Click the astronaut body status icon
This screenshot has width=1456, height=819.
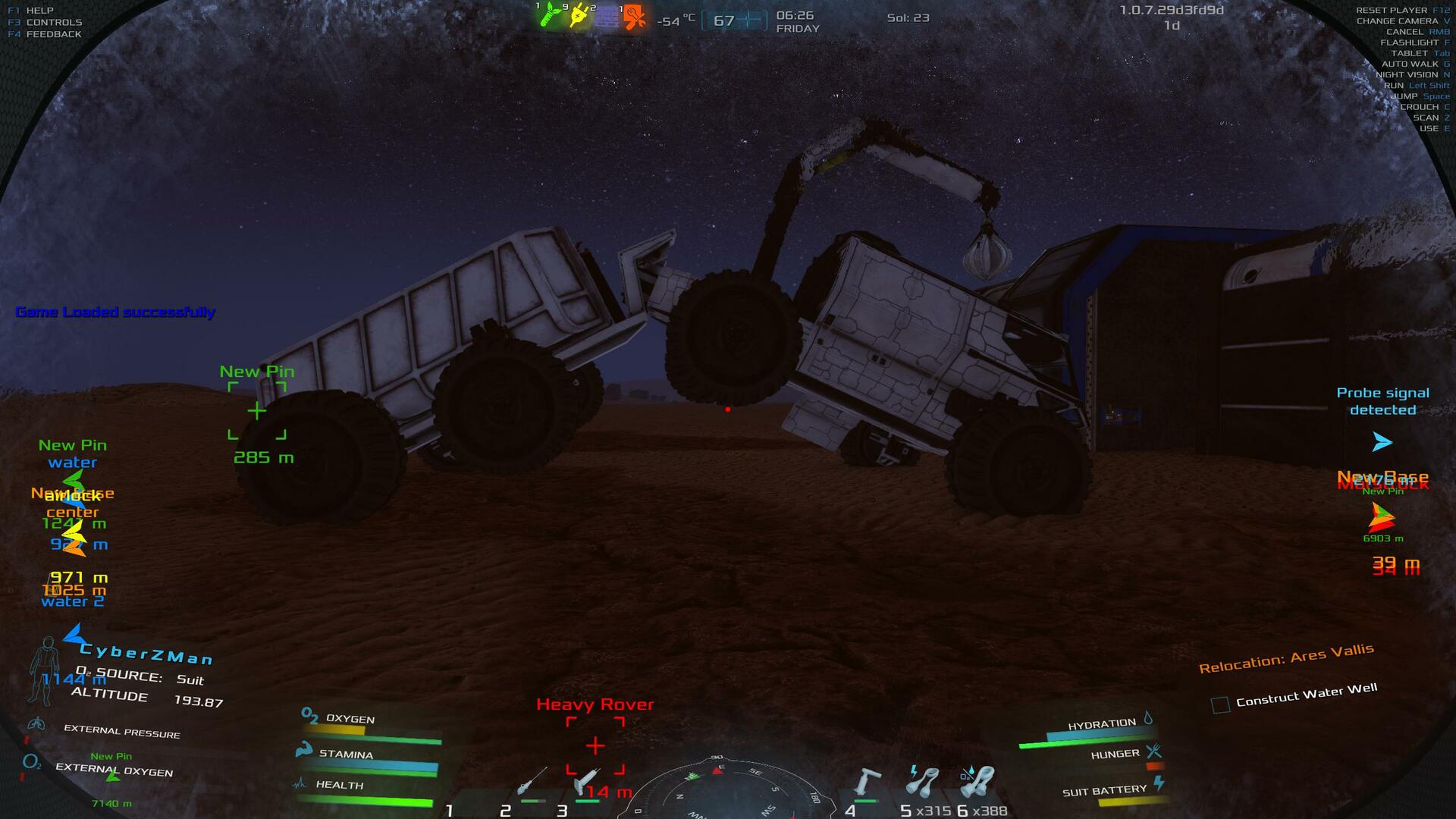click(45, 670)
